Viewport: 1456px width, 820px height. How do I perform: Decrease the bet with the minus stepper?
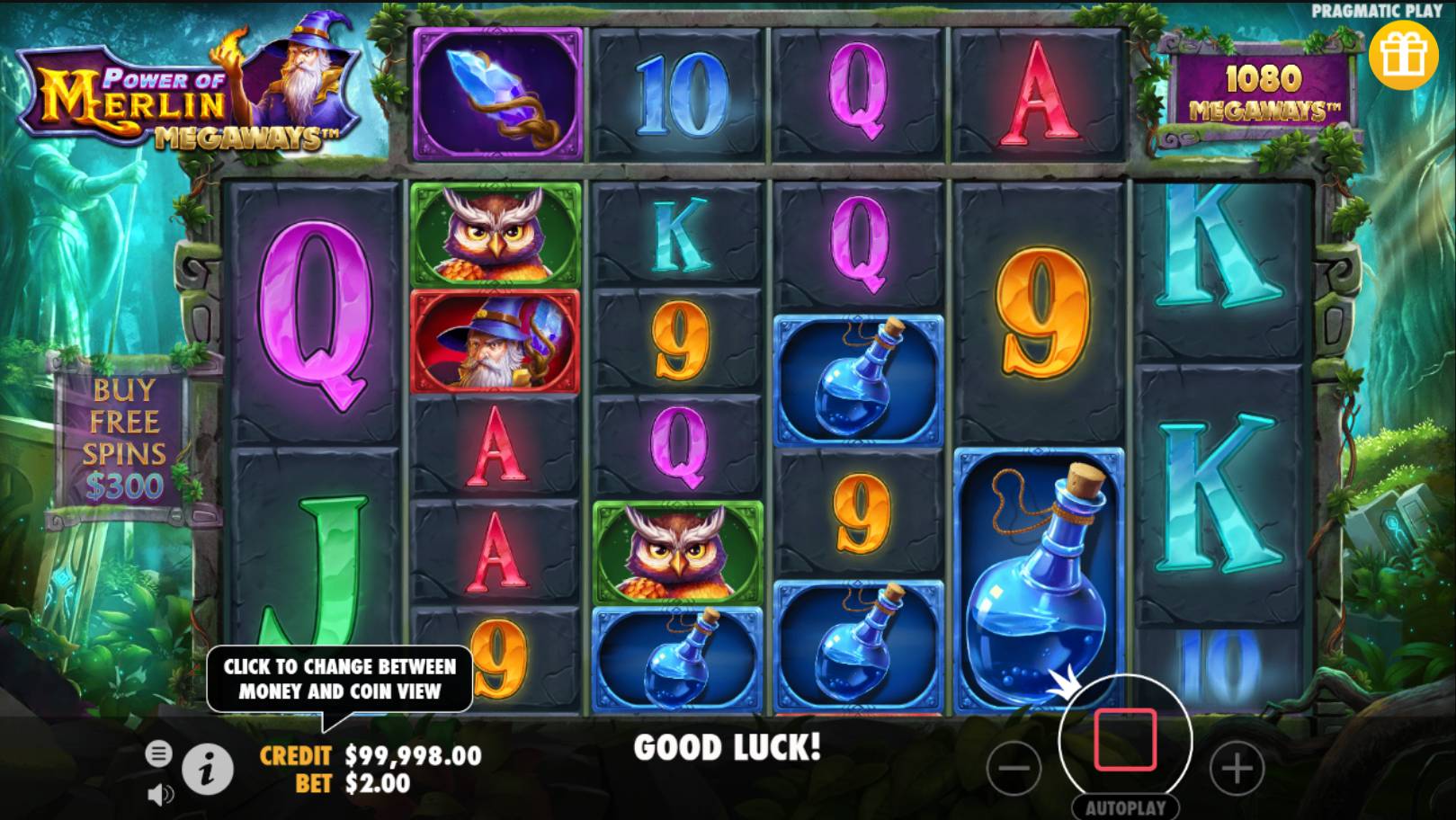click(1014, 769)
